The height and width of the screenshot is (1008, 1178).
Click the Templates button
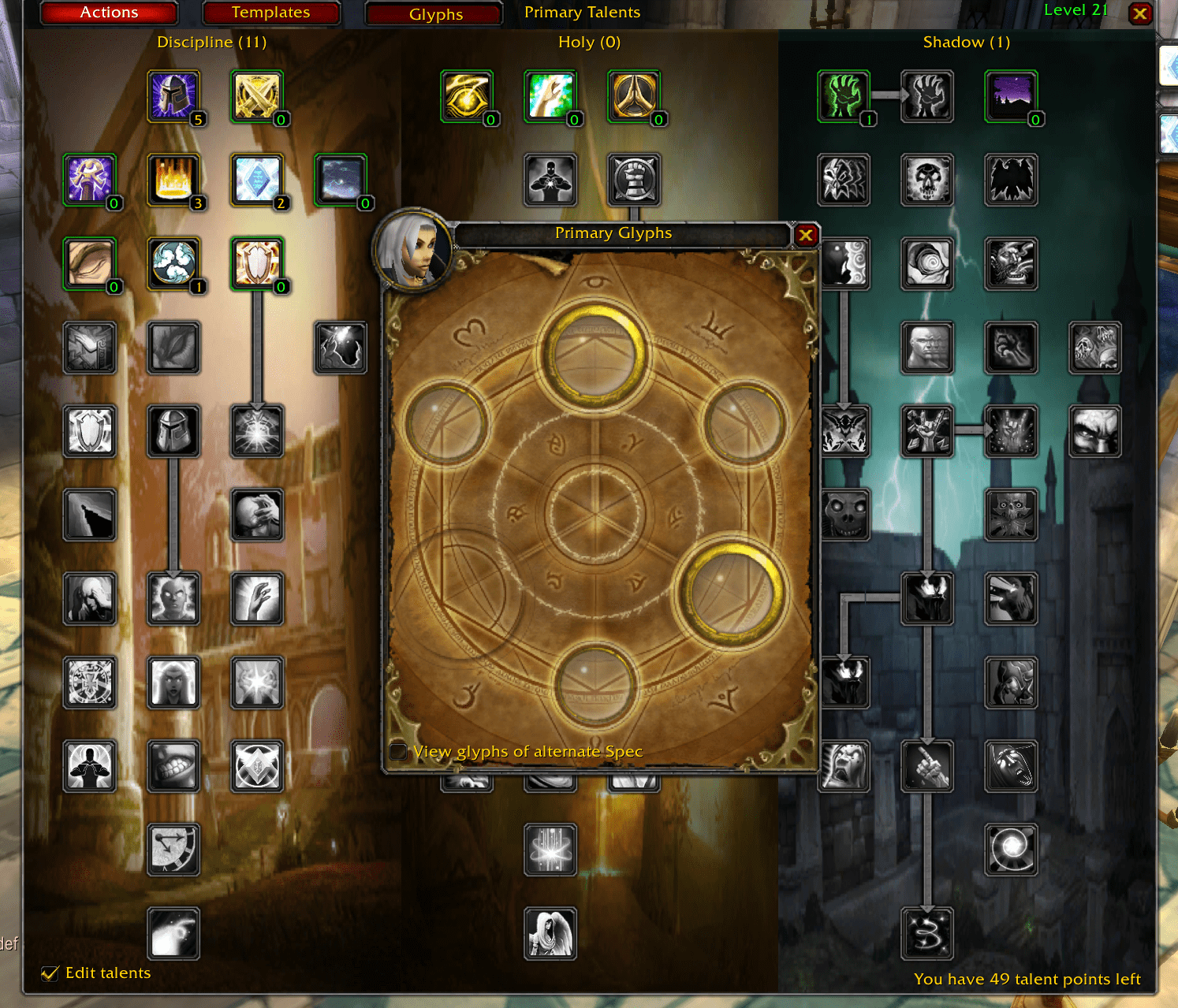[x=271, y=12]
